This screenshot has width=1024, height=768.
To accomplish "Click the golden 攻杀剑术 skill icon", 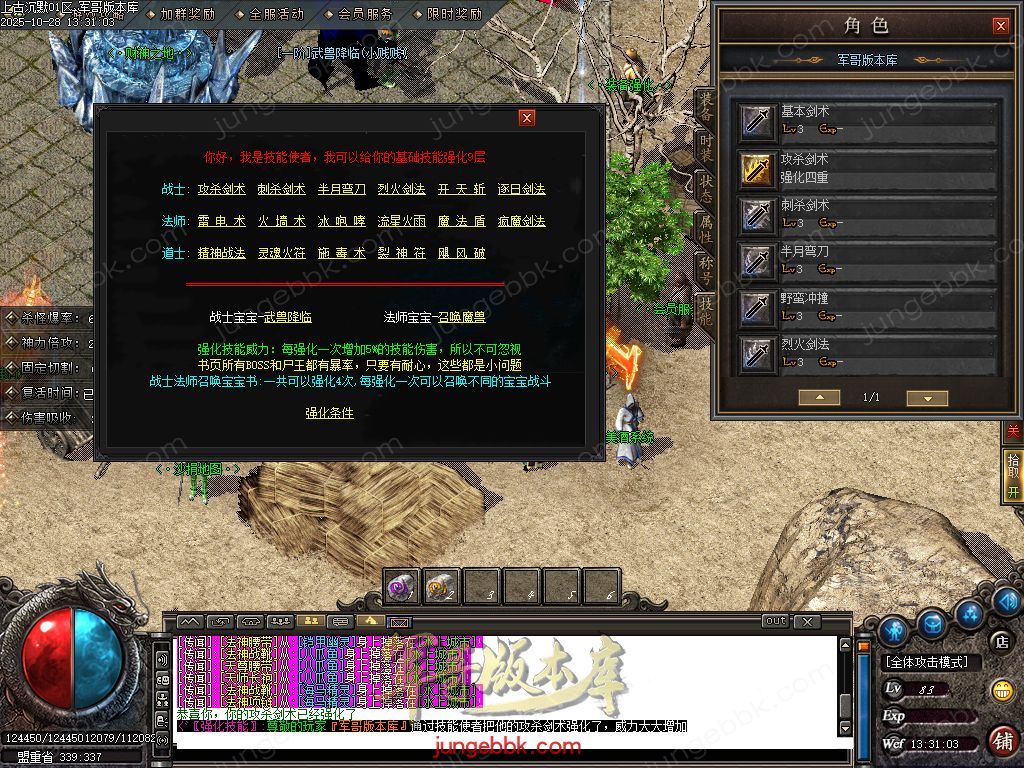I will [x=757, y=168].
